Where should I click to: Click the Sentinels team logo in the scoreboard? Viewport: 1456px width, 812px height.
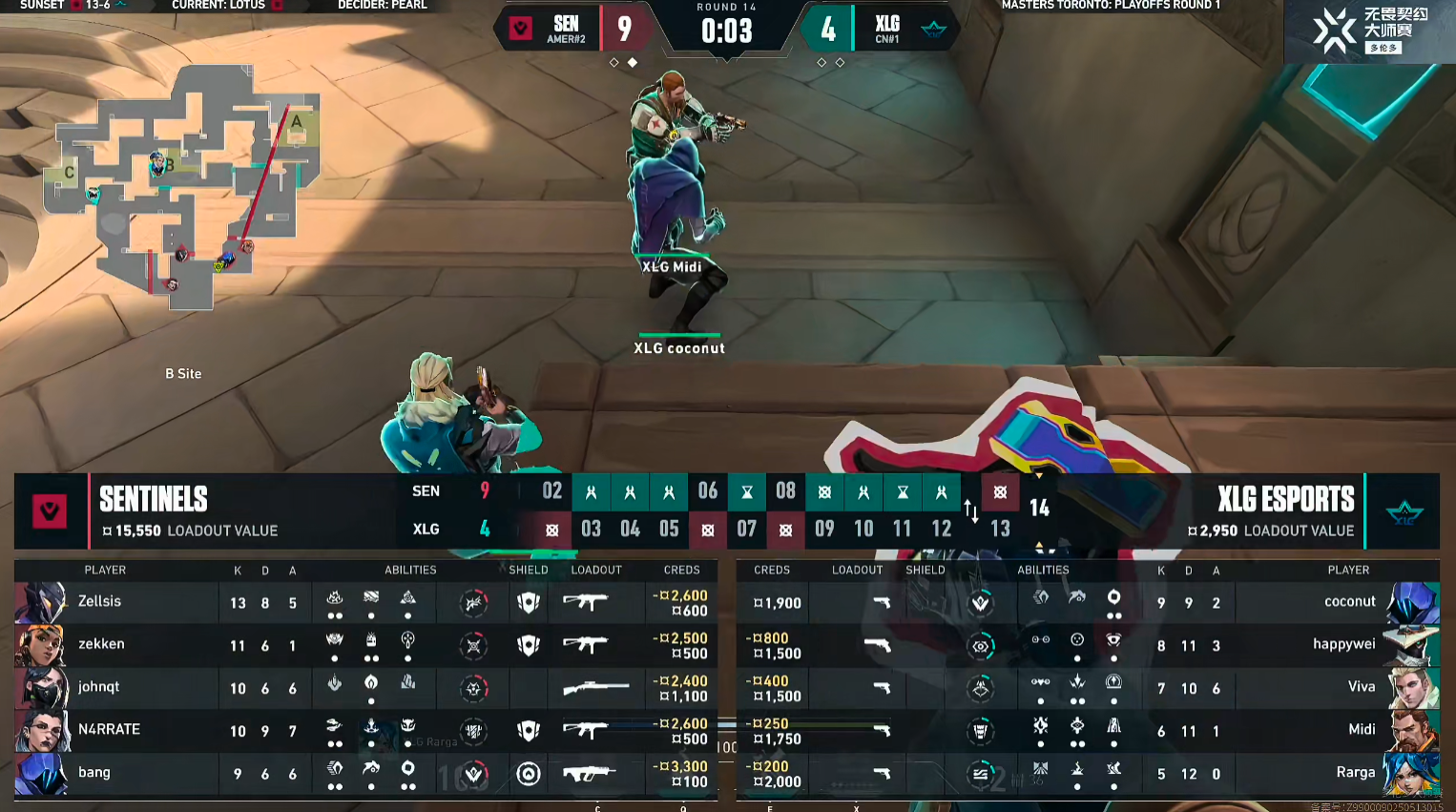[50, 511]
